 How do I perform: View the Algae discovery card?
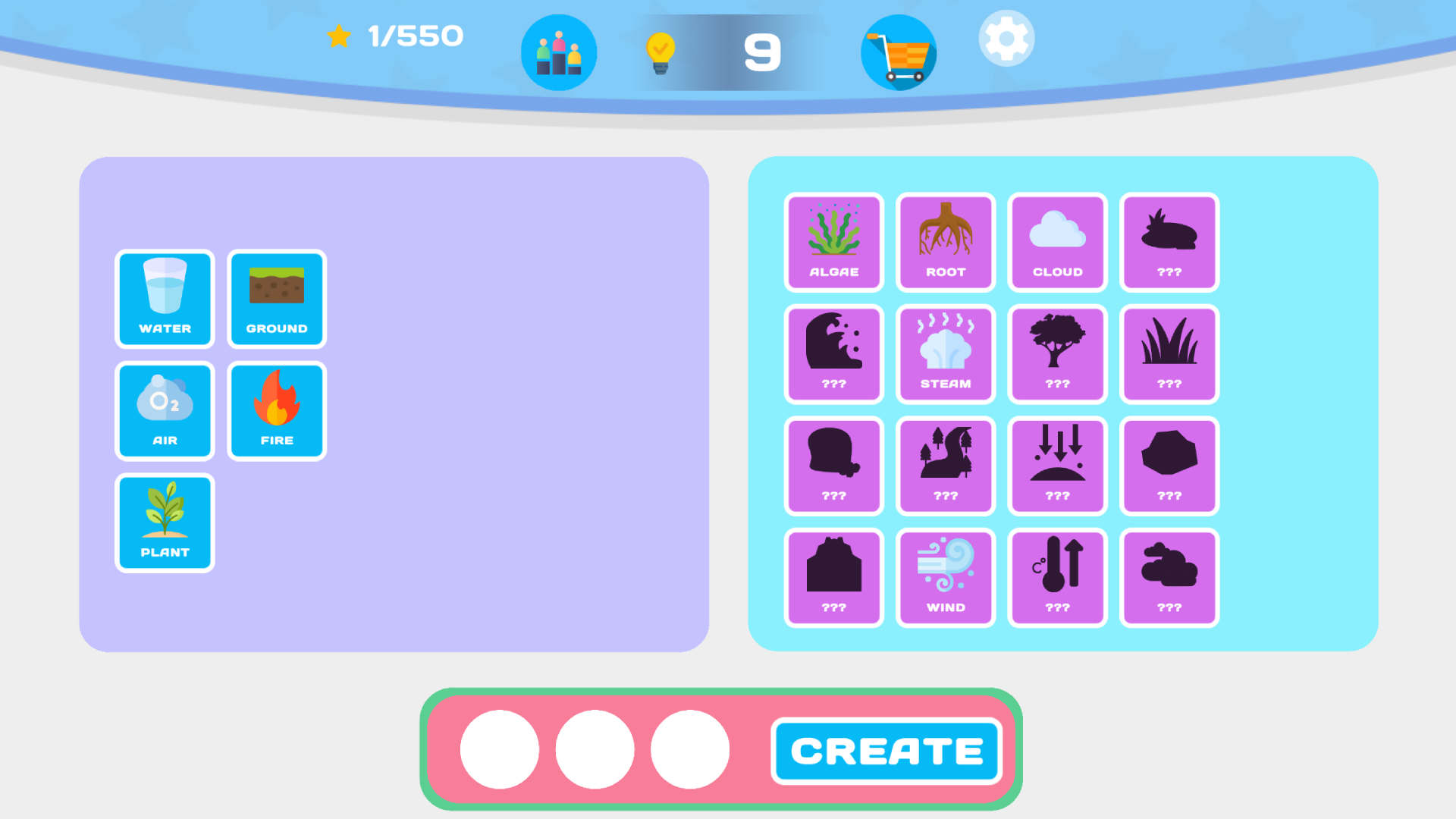click(833, 243)
